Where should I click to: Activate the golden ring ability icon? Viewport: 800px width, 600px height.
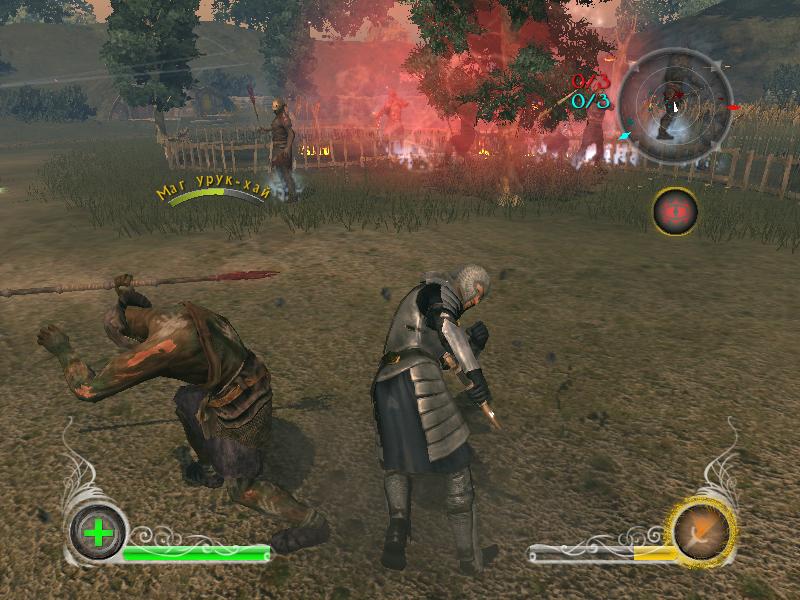point(703,530)
